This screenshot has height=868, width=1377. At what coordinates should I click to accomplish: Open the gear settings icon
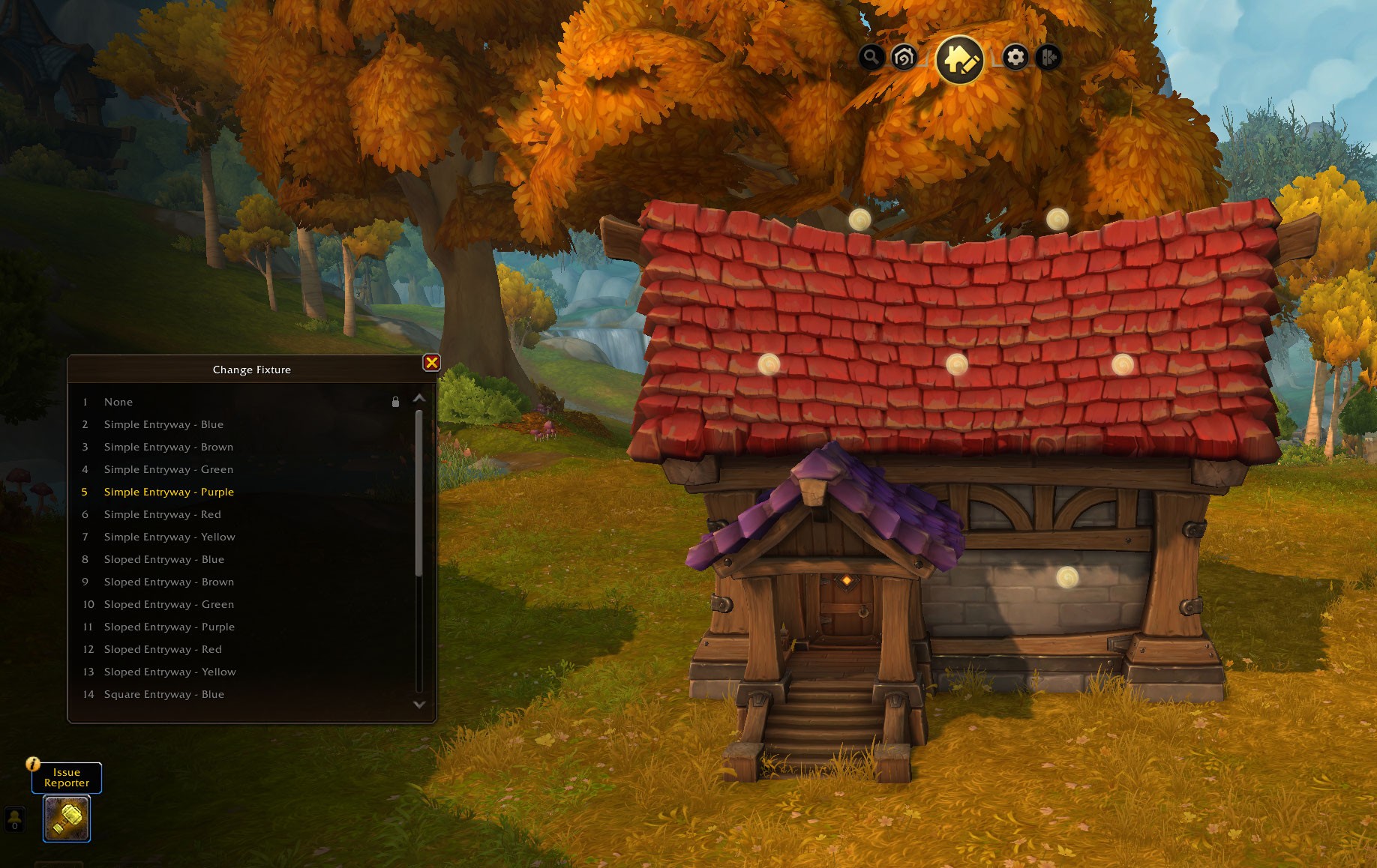coord(1015,57)
